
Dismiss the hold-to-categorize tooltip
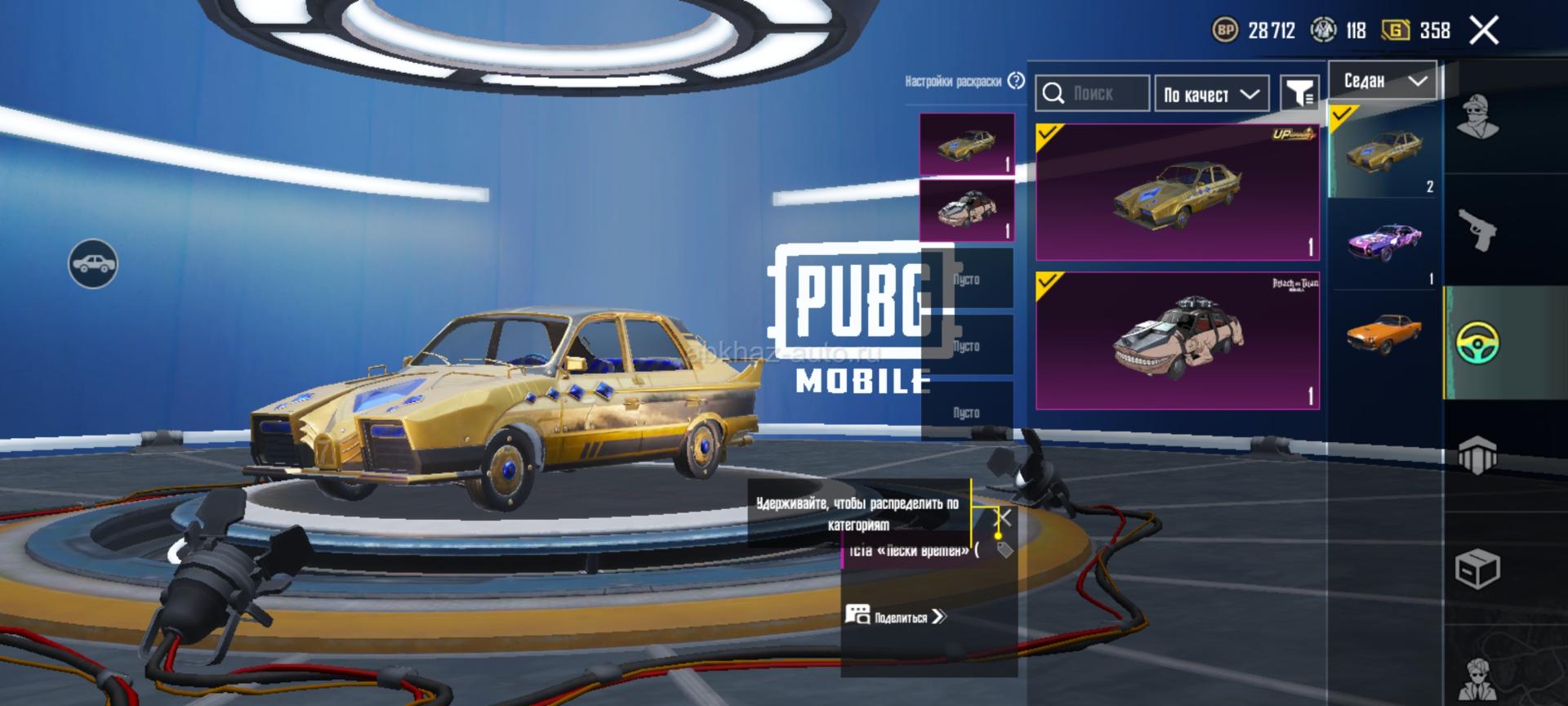(x=1005, y=517)
